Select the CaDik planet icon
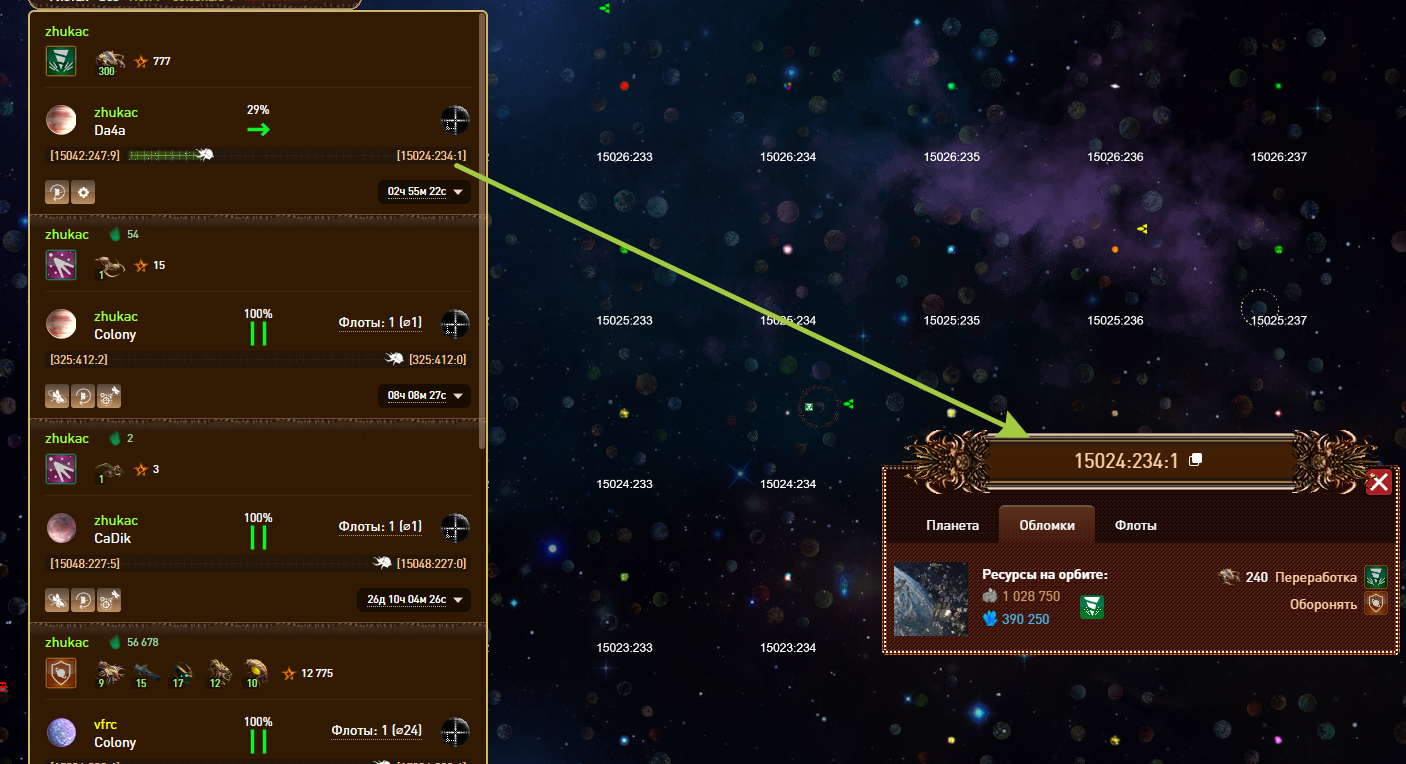Viewport: 1406px width, 764px height. point(61,528)
